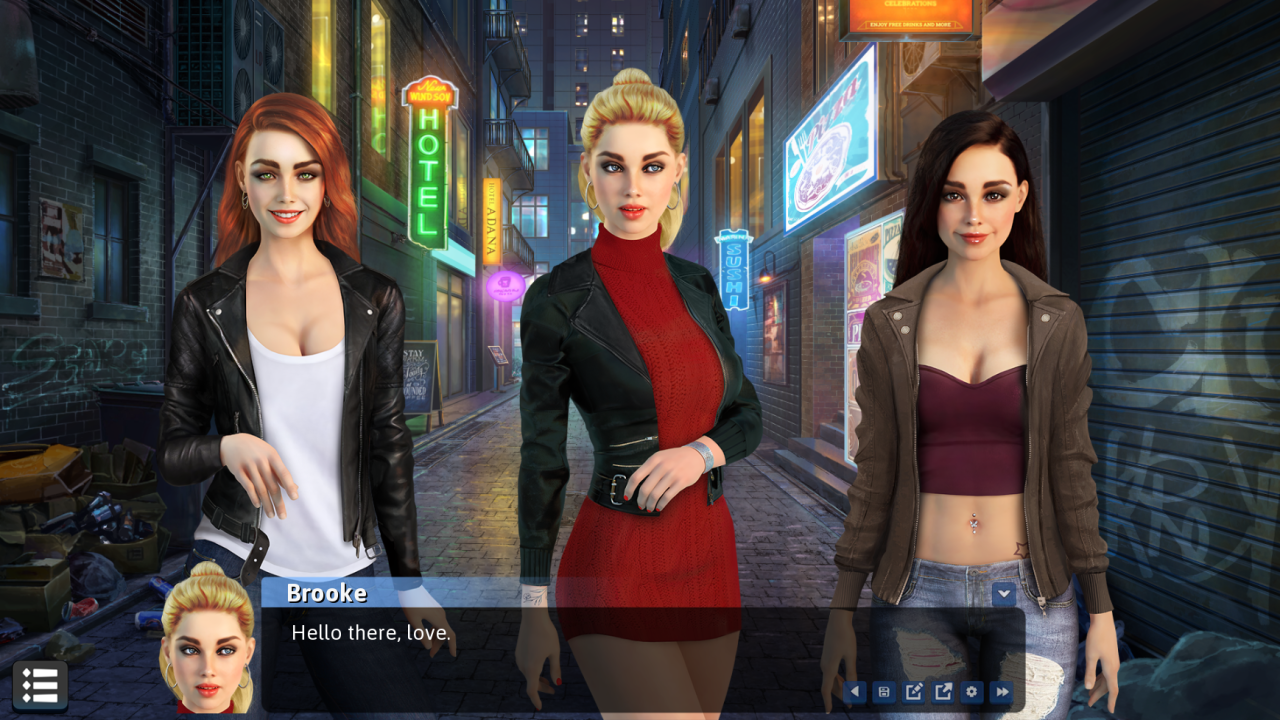
Task: Open settings with the gear button
Action: click(x=972, y=692)
